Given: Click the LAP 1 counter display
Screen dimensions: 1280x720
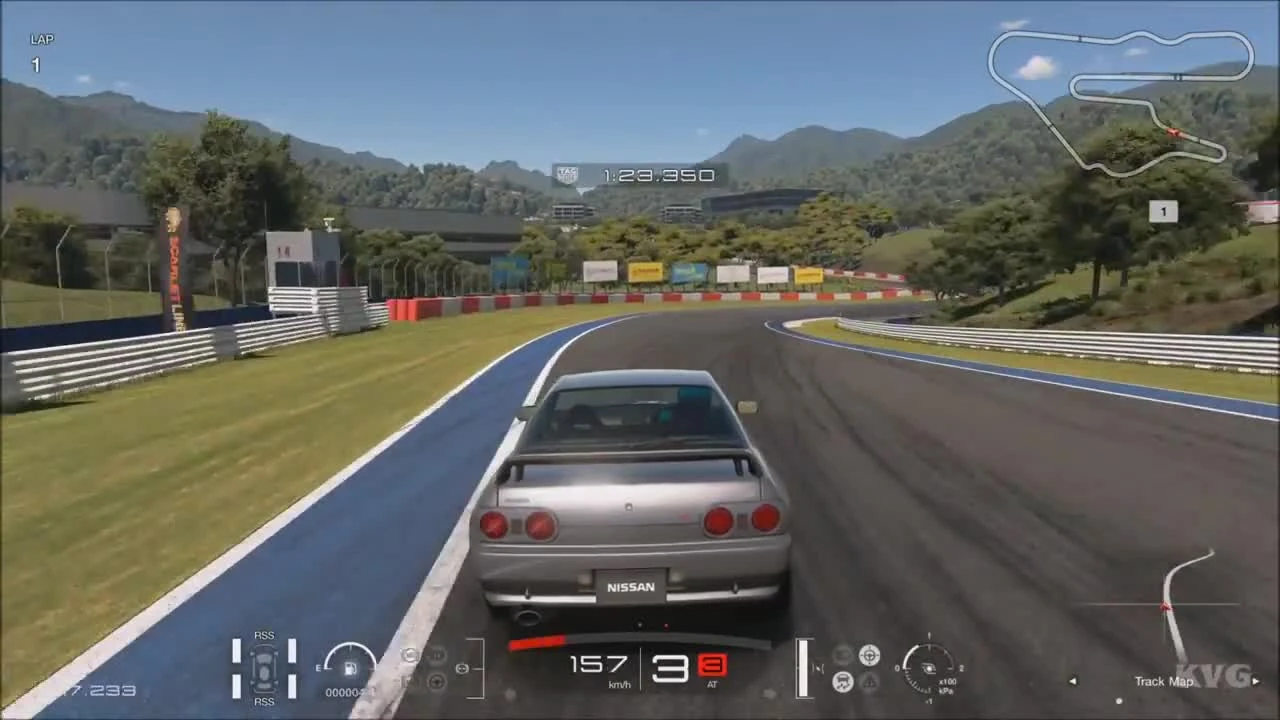Looking at the screenshot, I should click(x=38, y=52).
